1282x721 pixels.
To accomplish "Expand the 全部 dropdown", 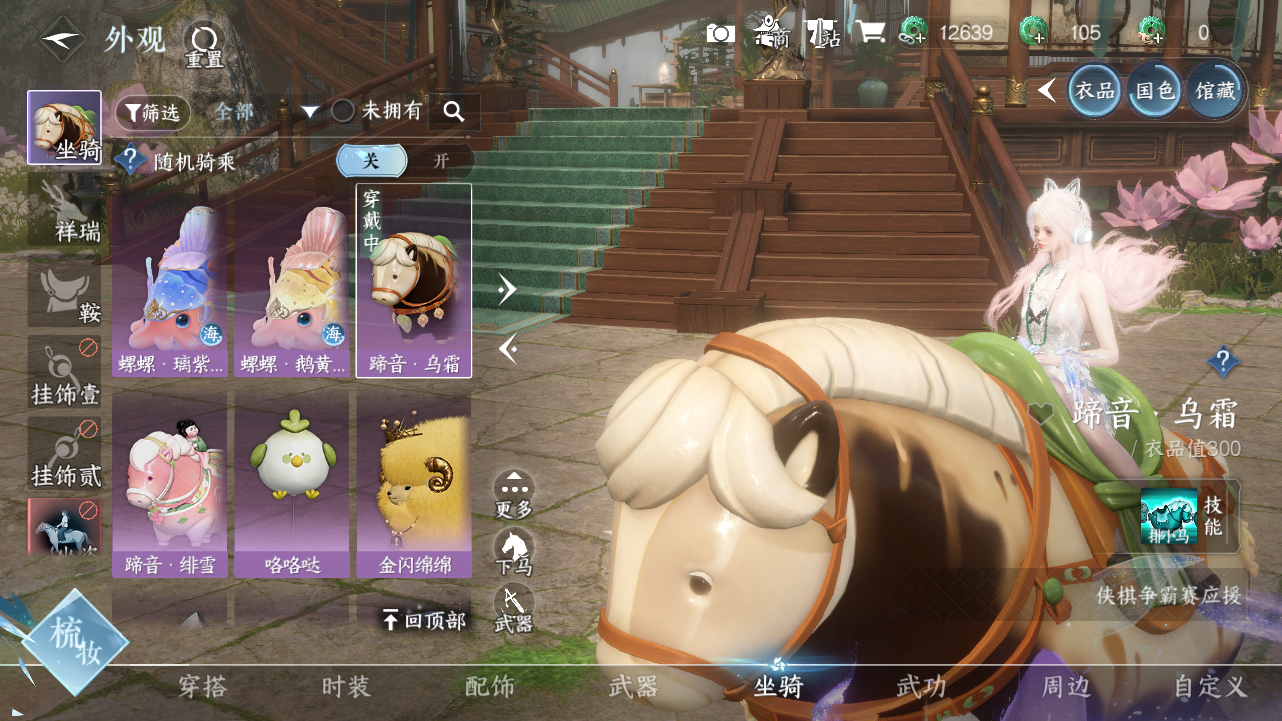I will [x=264, y=112].
